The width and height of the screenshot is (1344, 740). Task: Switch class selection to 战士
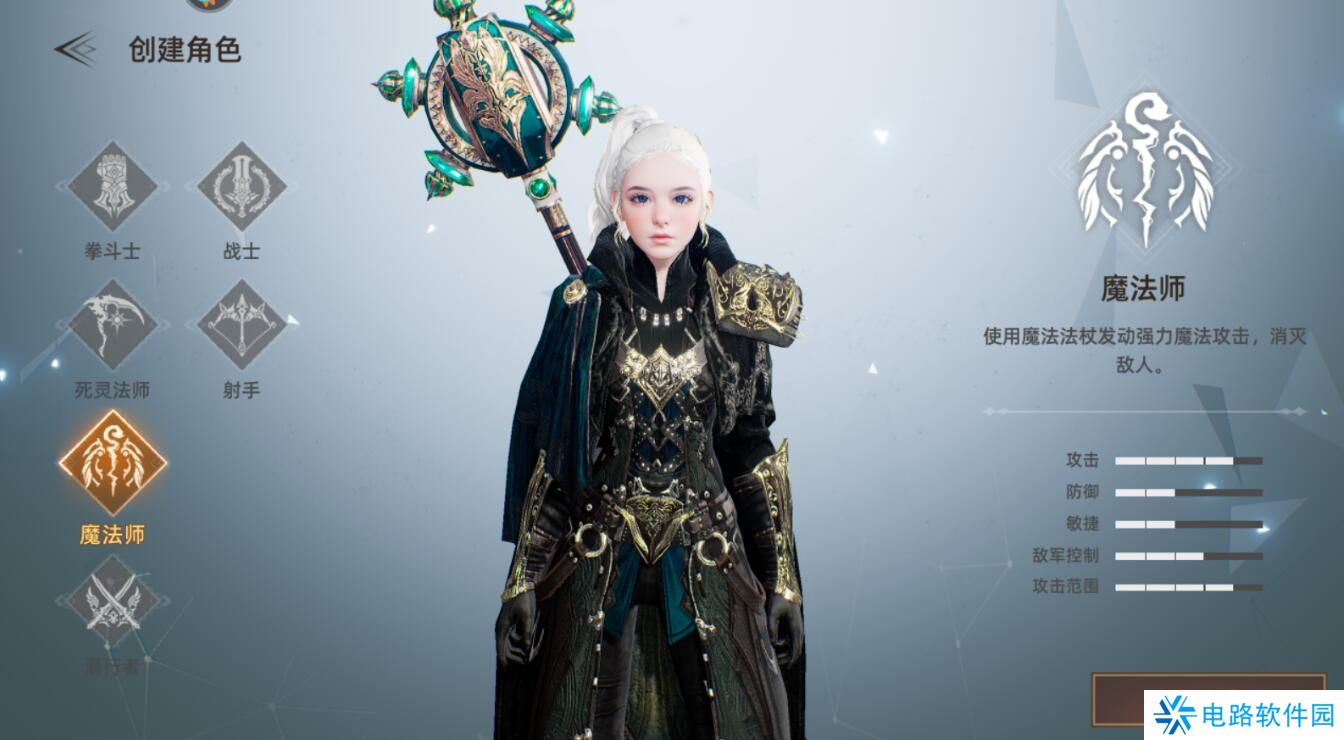[x=241, y=191]
